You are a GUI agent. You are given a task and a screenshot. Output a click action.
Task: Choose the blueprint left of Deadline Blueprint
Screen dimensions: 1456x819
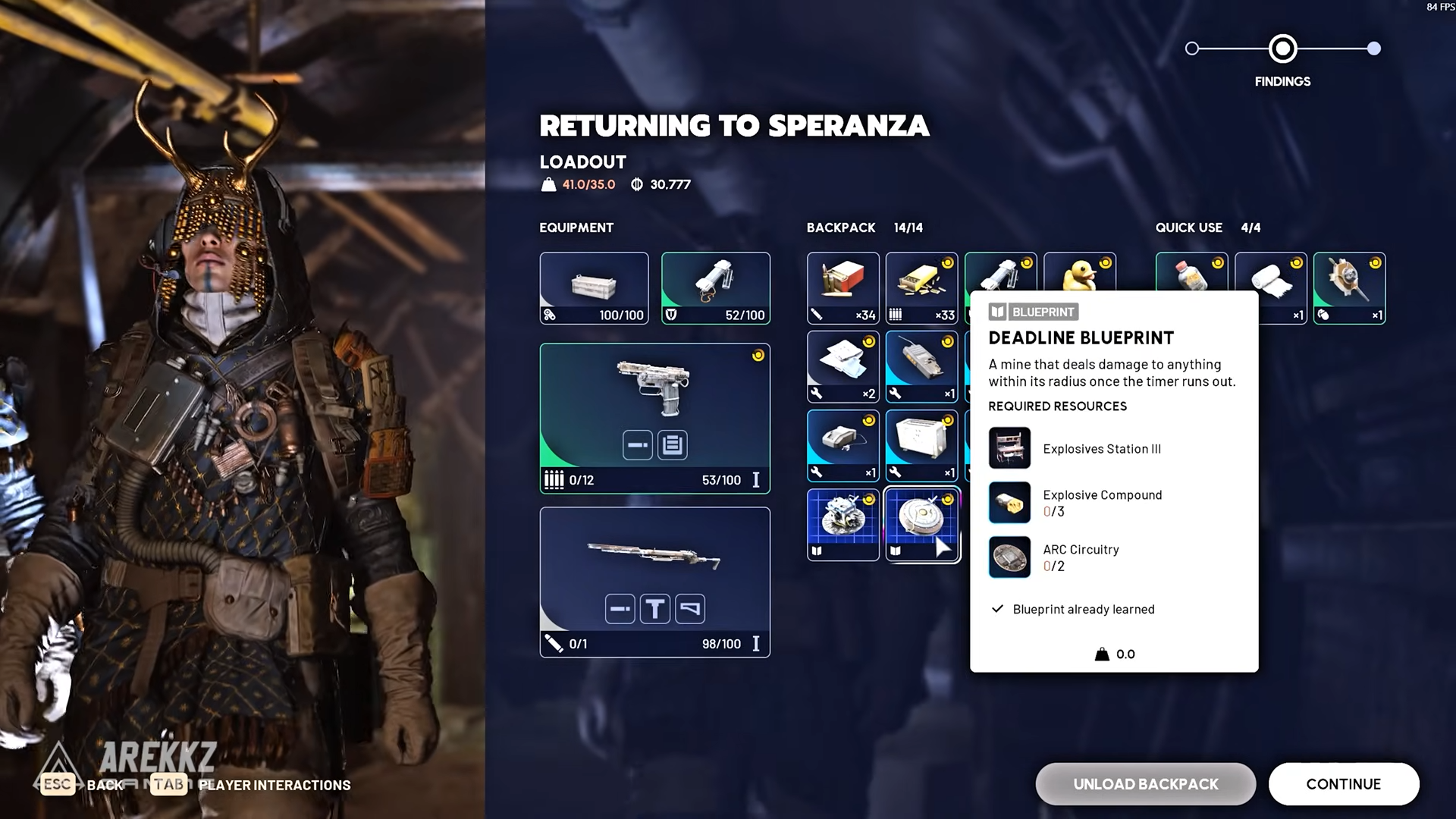click(843, 525)
